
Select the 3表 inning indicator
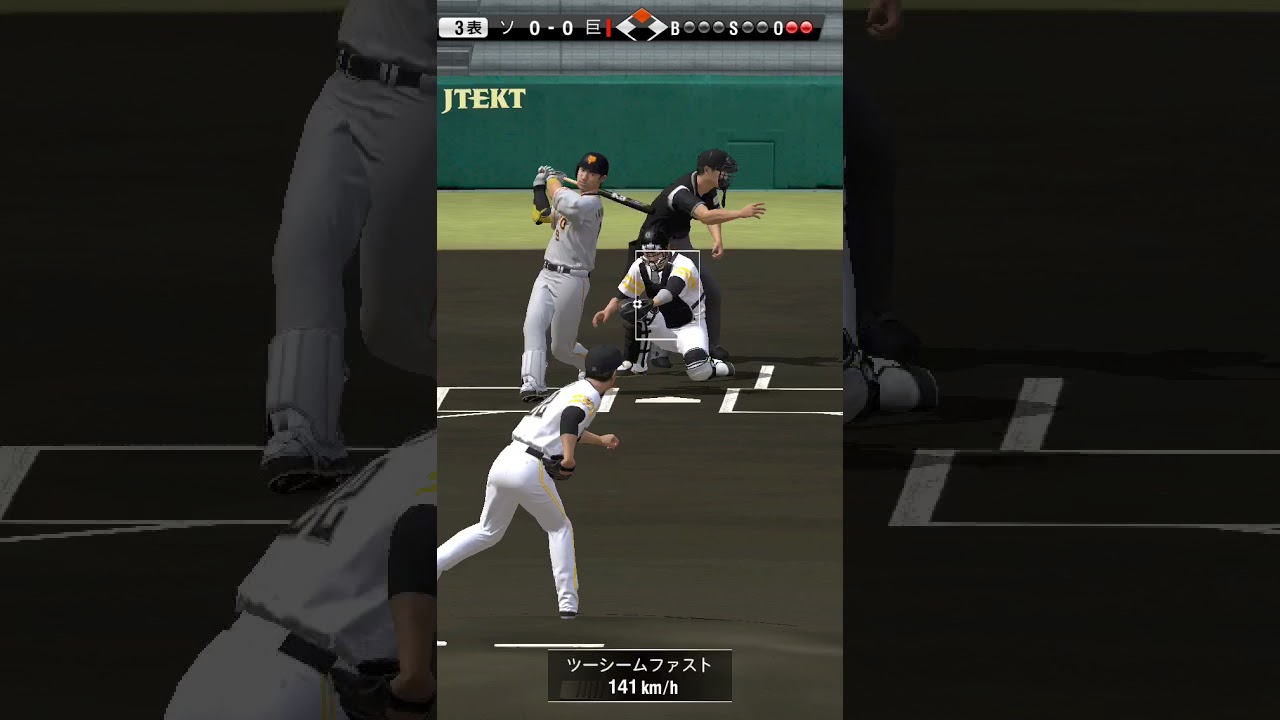(x=466, y=26)
